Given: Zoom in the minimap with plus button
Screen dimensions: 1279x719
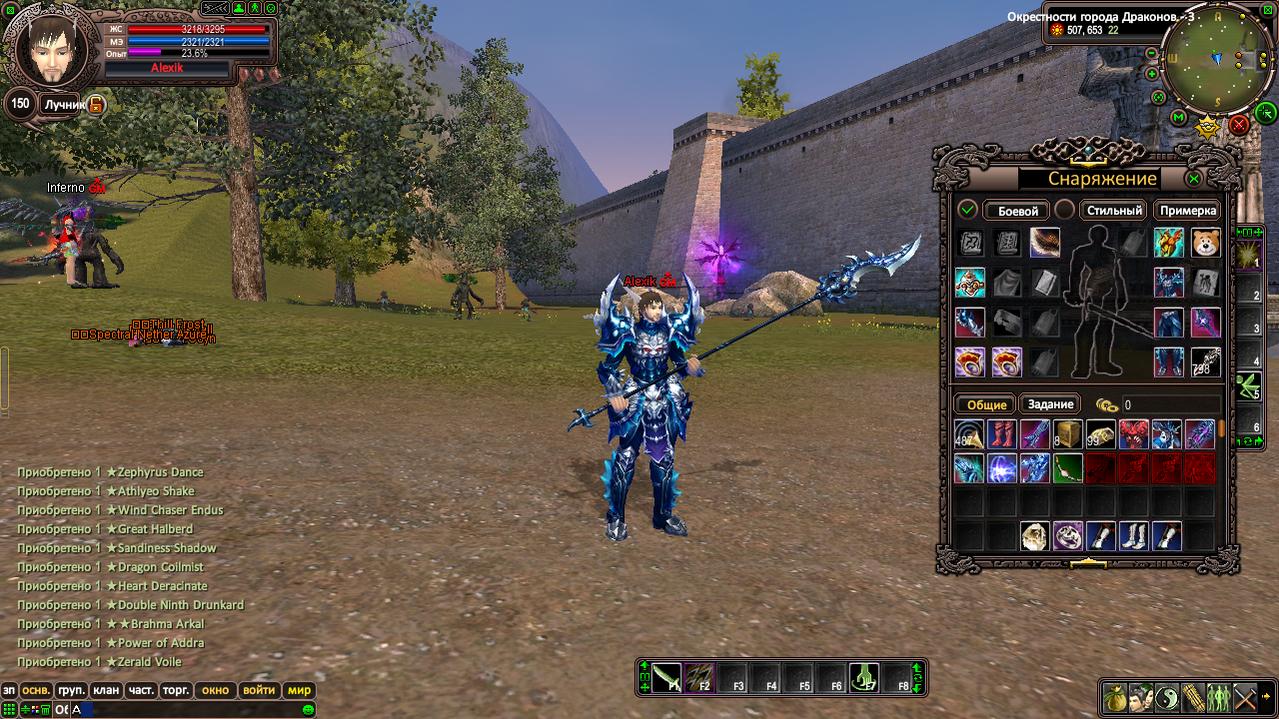Looking at the screenshot, I should tap(1151, 74).
